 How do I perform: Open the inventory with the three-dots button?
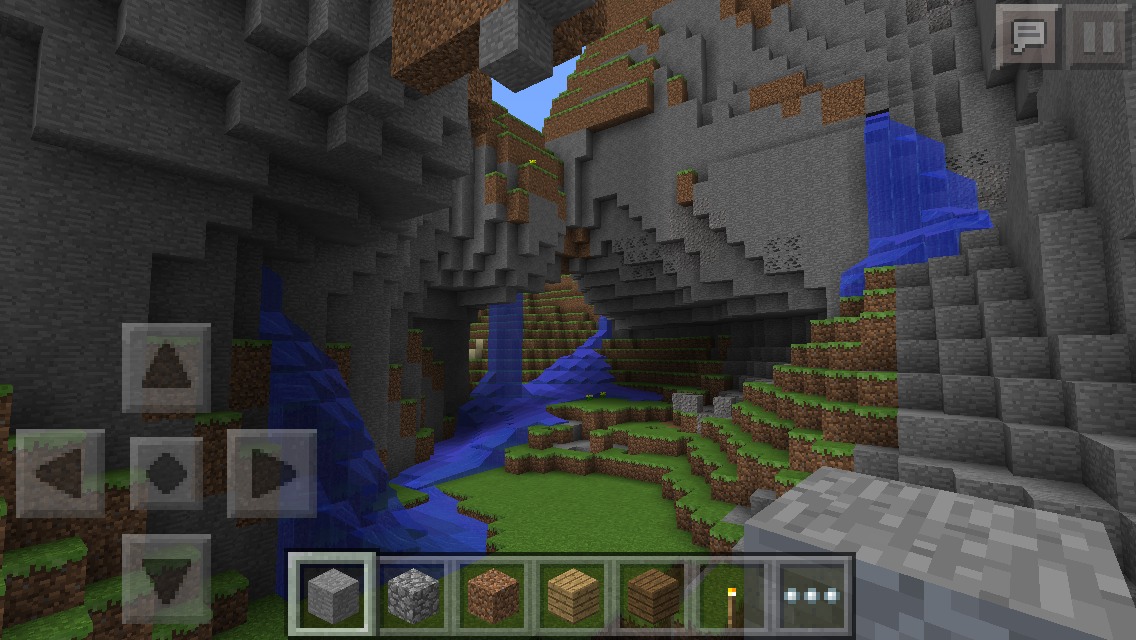coord(811,594)
